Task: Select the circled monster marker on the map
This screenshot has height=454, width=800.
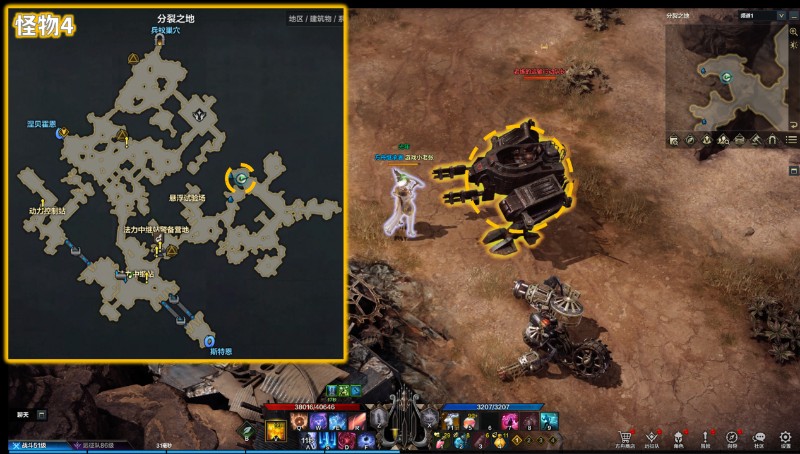Action: point(241,178)
